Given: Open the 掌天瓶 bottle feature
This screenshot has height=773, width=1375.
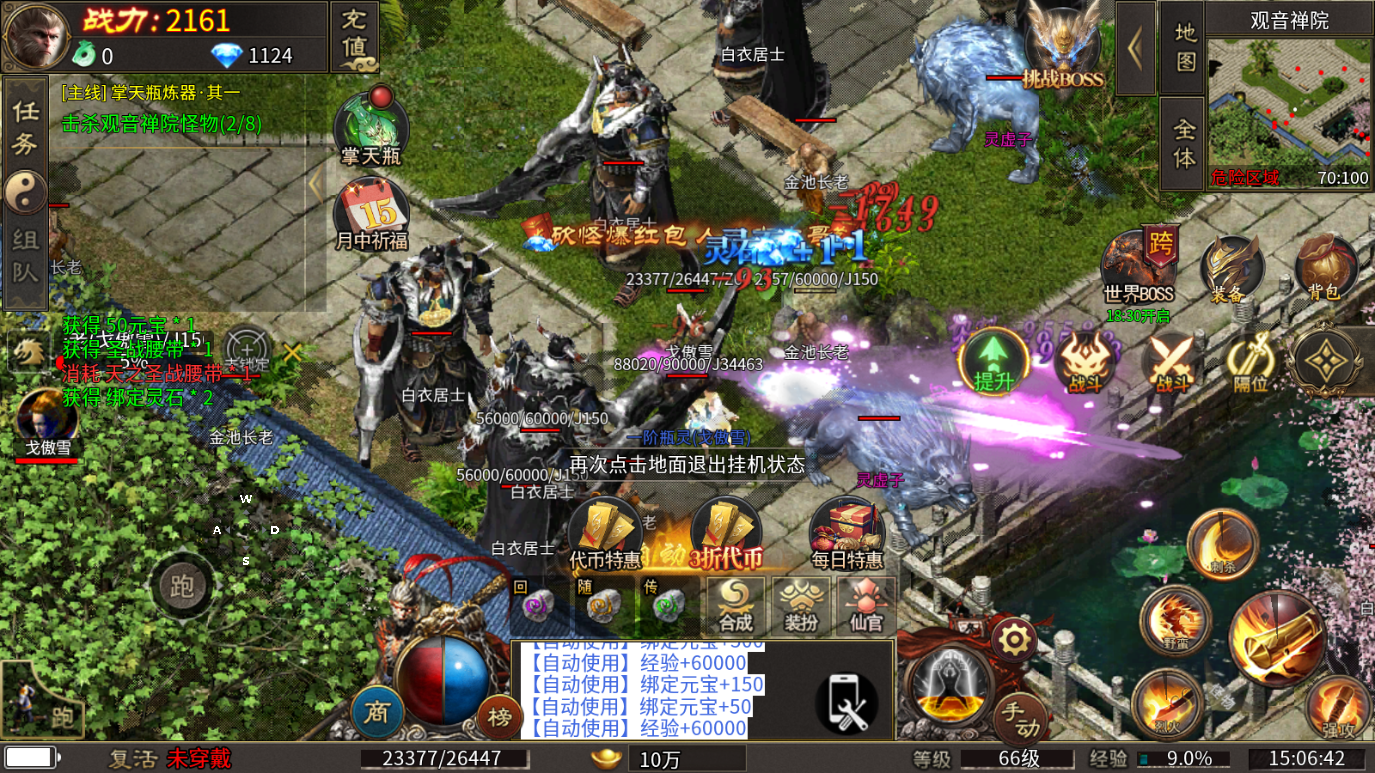Looking at the screenshot, I should point(370,129).
